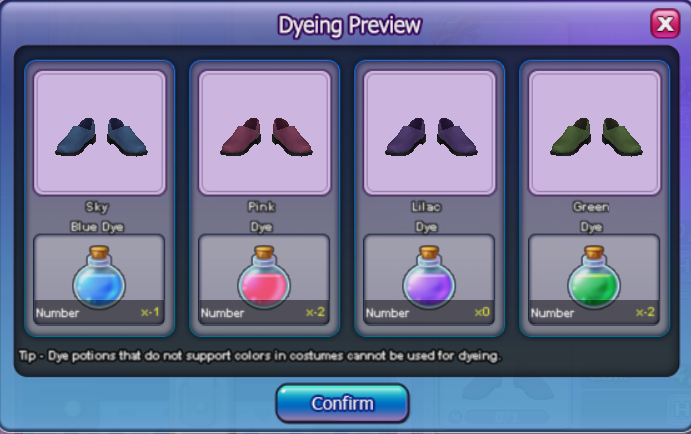
Task: Select the Sky Blue shoes preview
Action: (x=100, y=133)
